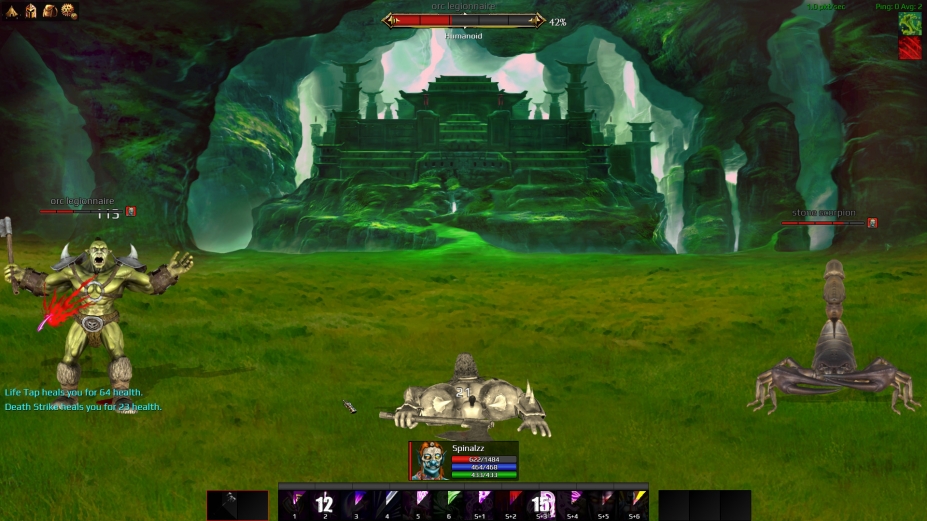Use the ability in hotbar slot 3

356,503
